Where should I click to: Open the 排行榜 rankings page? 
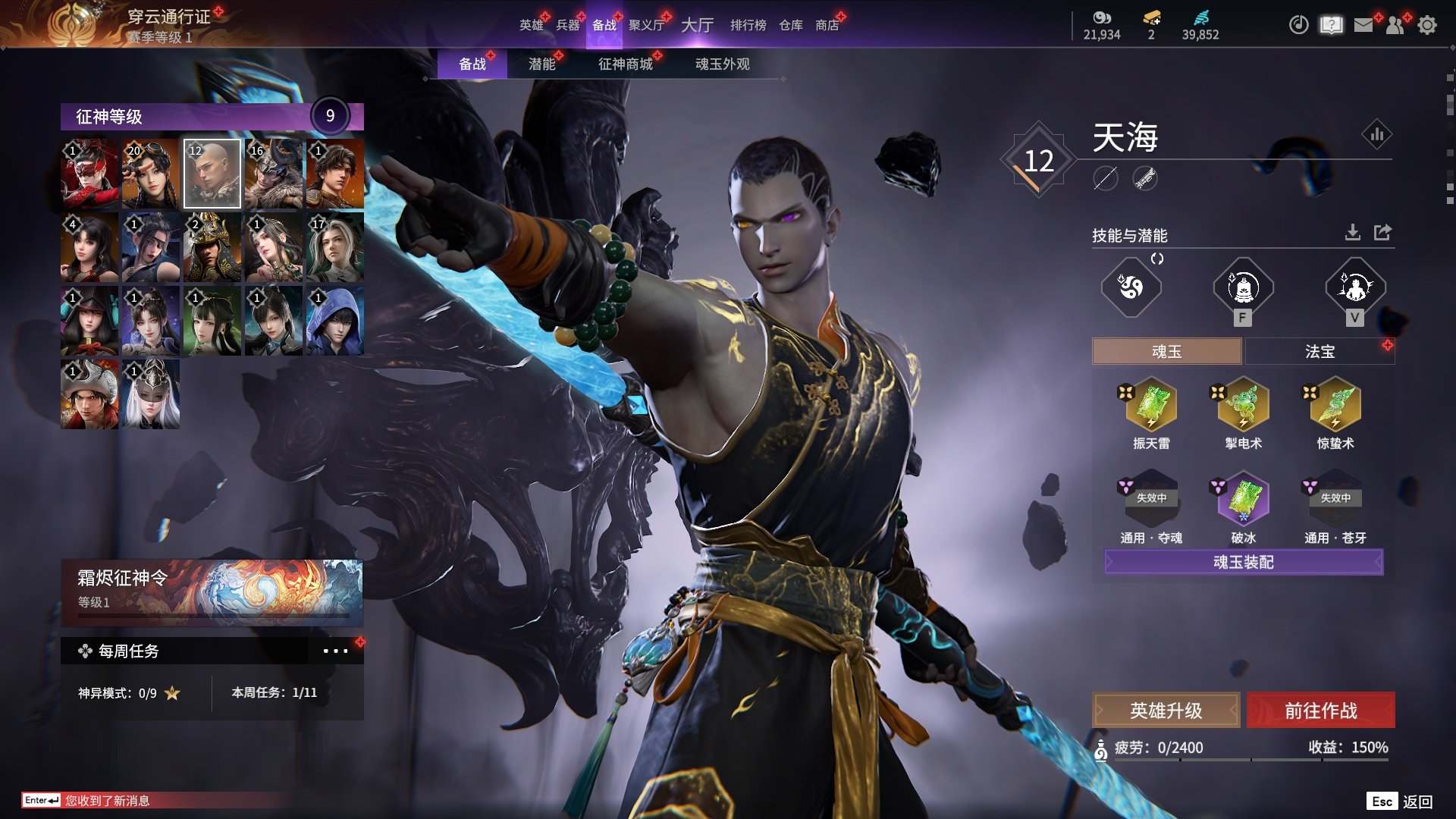[748, 25]
